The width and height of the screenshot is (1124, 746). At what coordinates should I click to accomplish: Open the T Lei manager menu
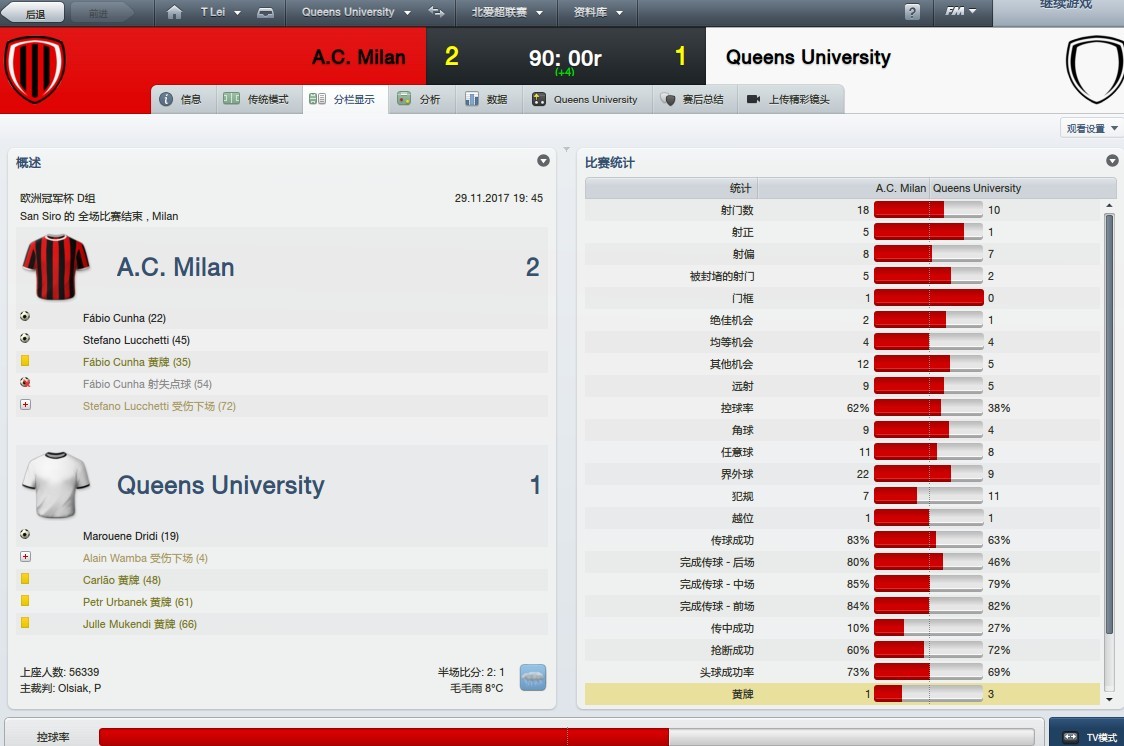click(218, 13)
